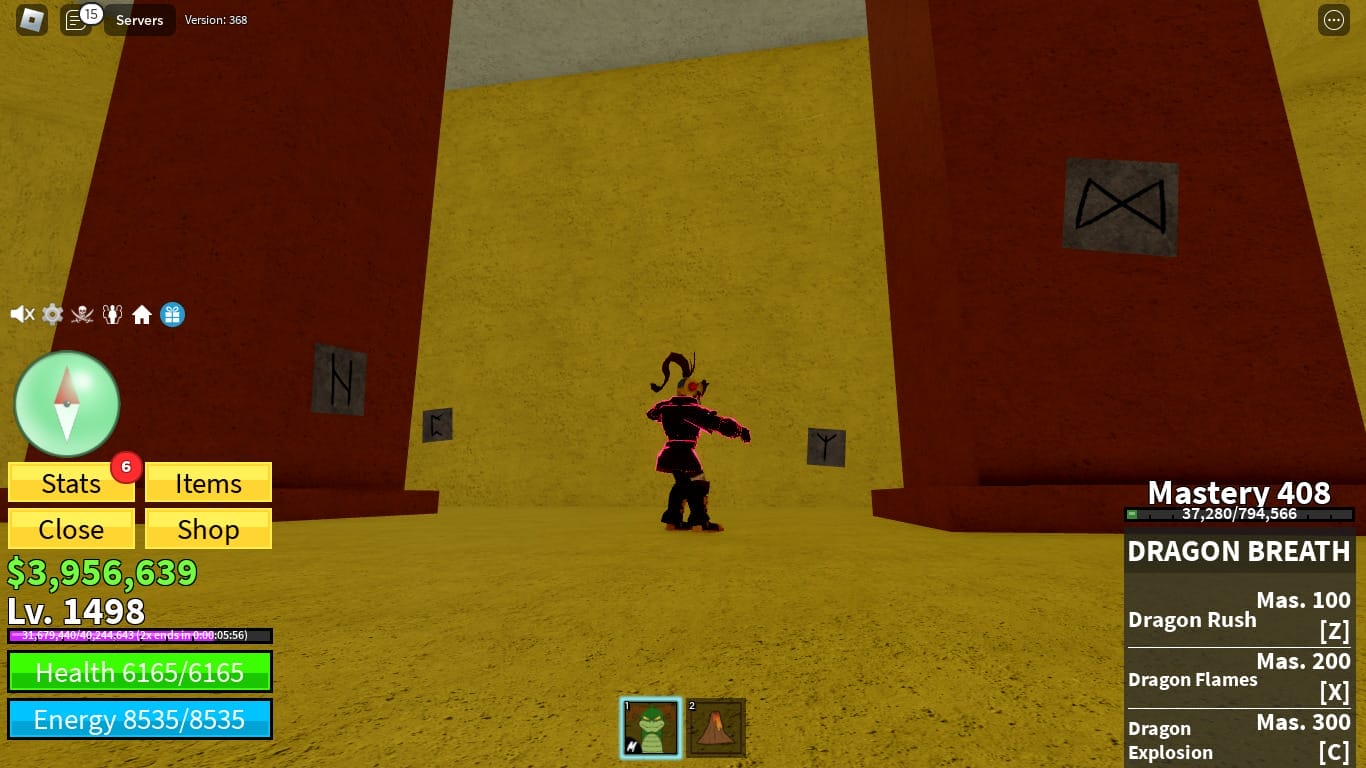Viewport: 1366px width, 768px height.
Task: Equip the volcano fruit in slot 2
Action: click(716, 728)
